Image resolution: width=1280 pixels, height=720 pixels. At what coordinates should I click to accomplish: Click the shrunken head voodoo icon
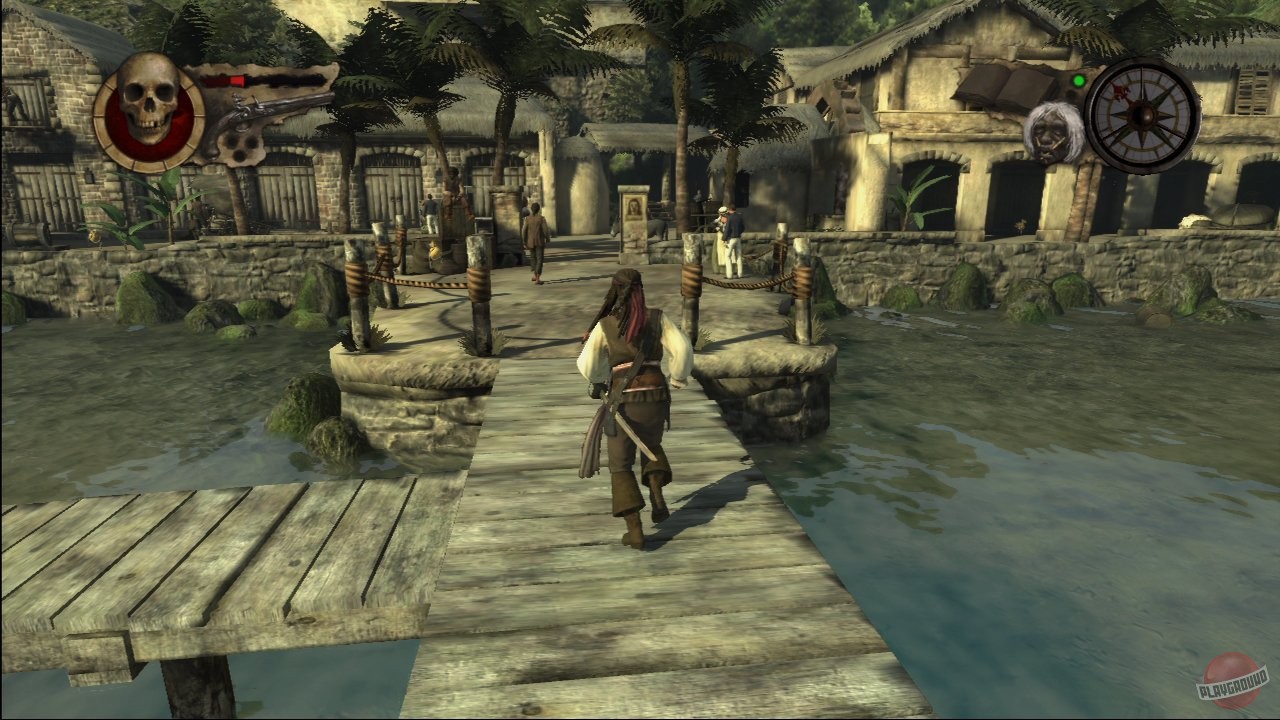[1050, 135]
